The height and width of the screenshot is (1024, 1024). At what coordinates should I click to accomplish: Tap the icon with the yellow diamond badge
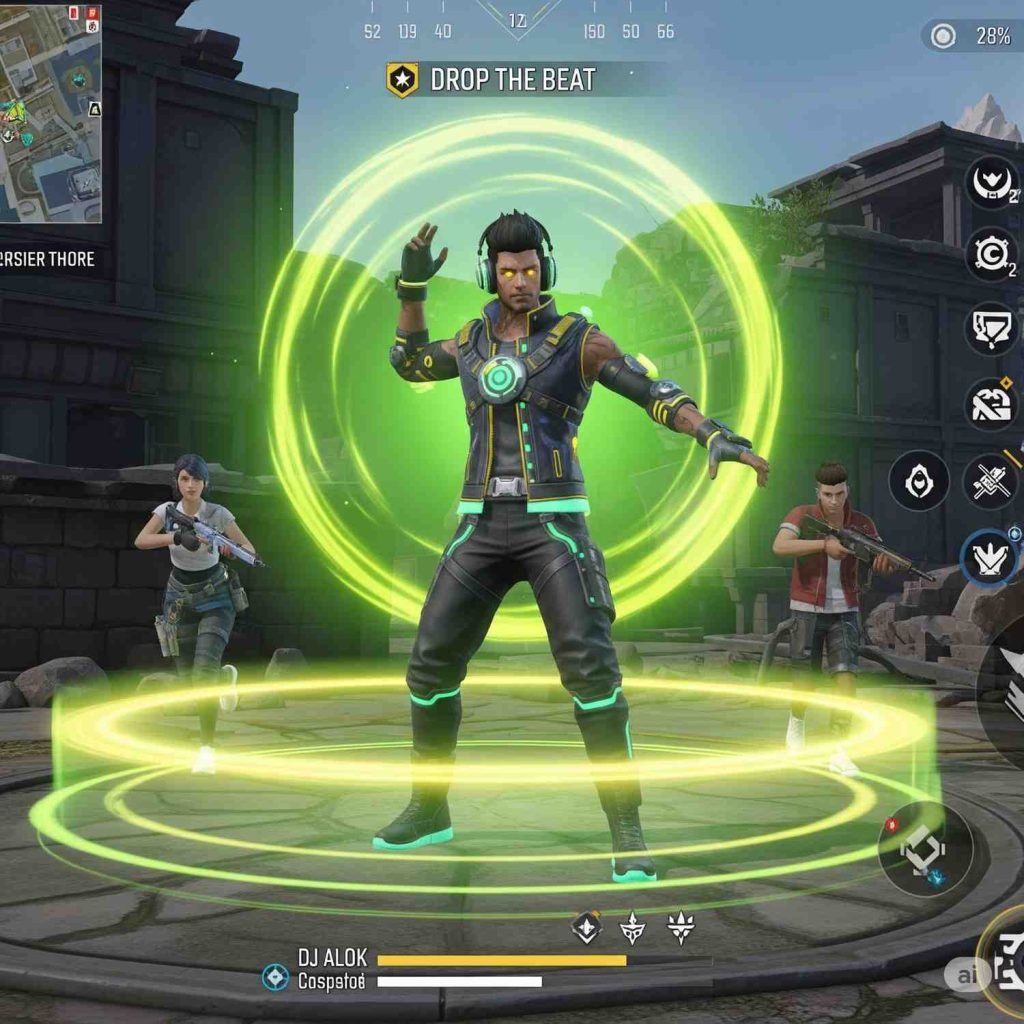click(x=991, y=403)
